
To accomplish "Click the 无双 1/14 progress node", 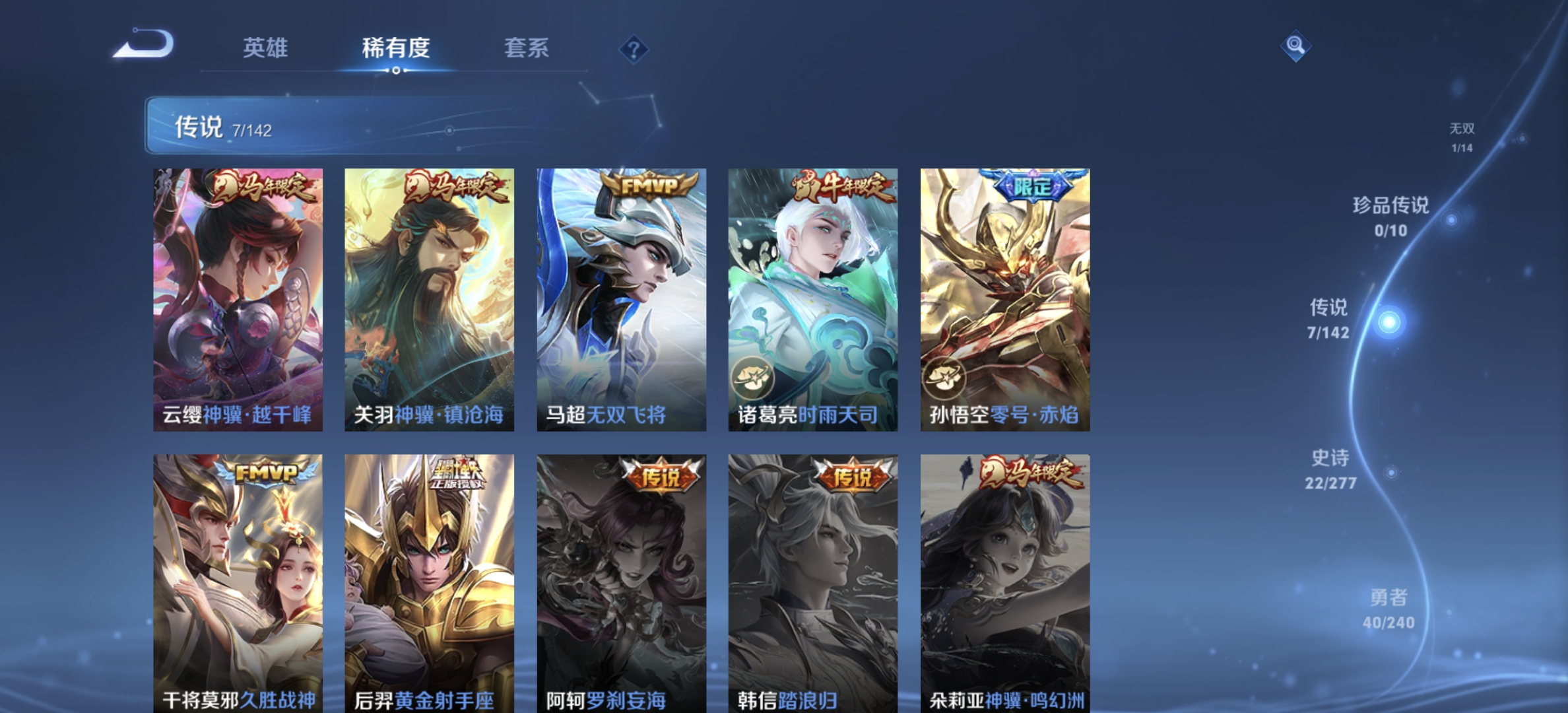I will pyautogui.click(x=1462, y=137).
